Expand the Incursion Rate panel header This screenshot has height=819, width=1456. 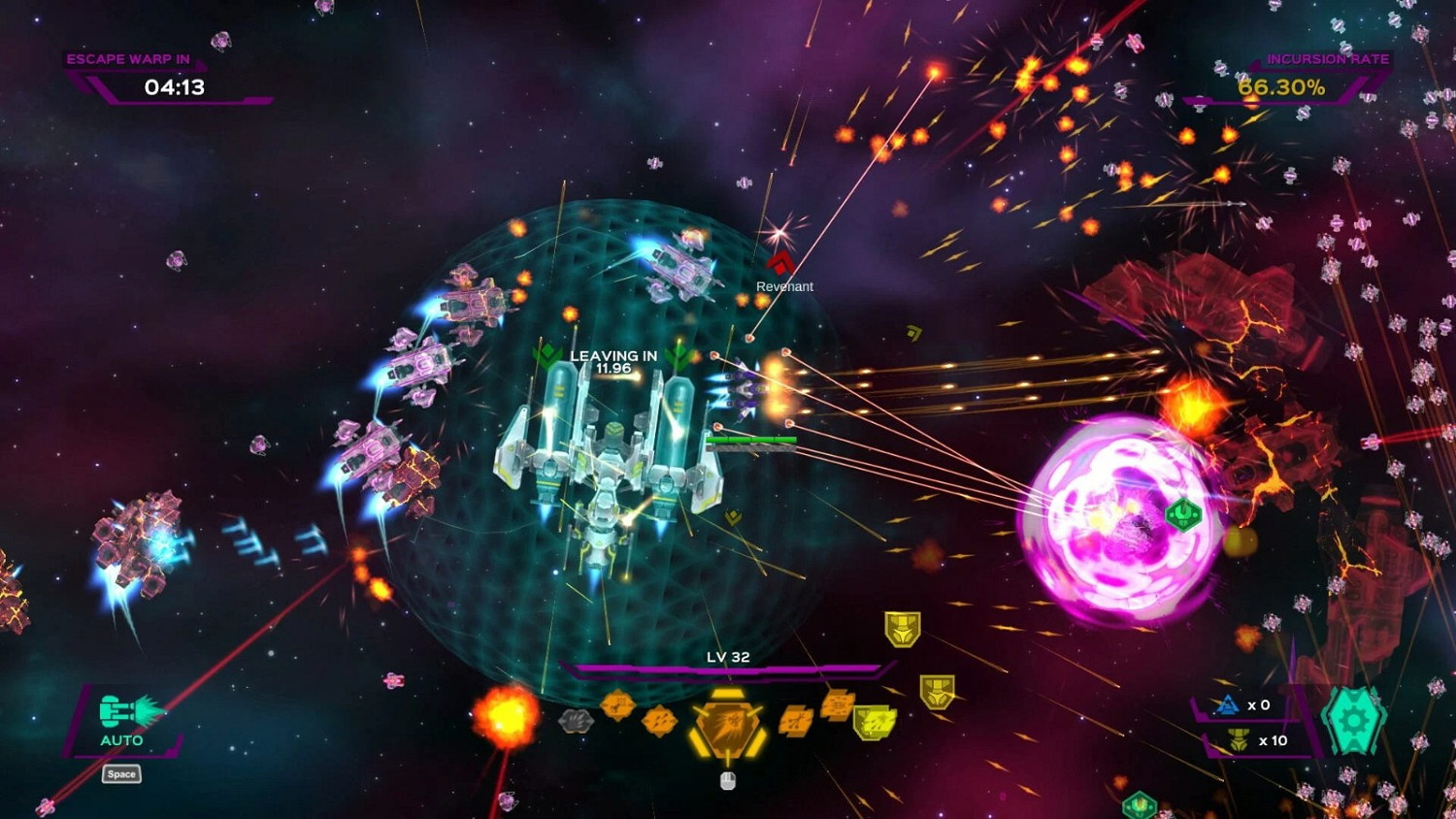point(1329,58)
